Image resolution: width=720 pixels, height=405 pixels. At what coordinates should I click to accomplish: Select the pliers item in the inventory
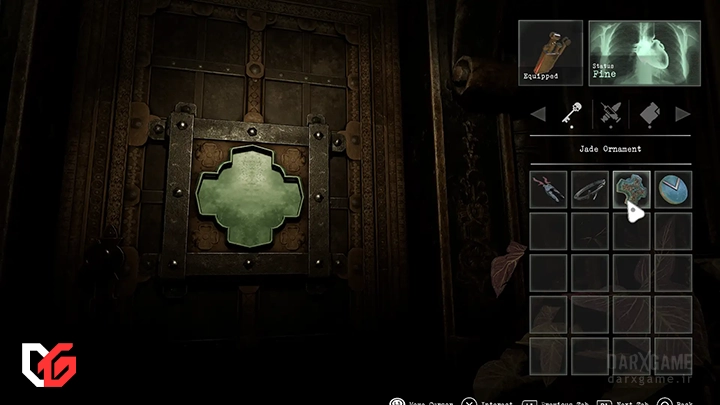tap(548, 190)
